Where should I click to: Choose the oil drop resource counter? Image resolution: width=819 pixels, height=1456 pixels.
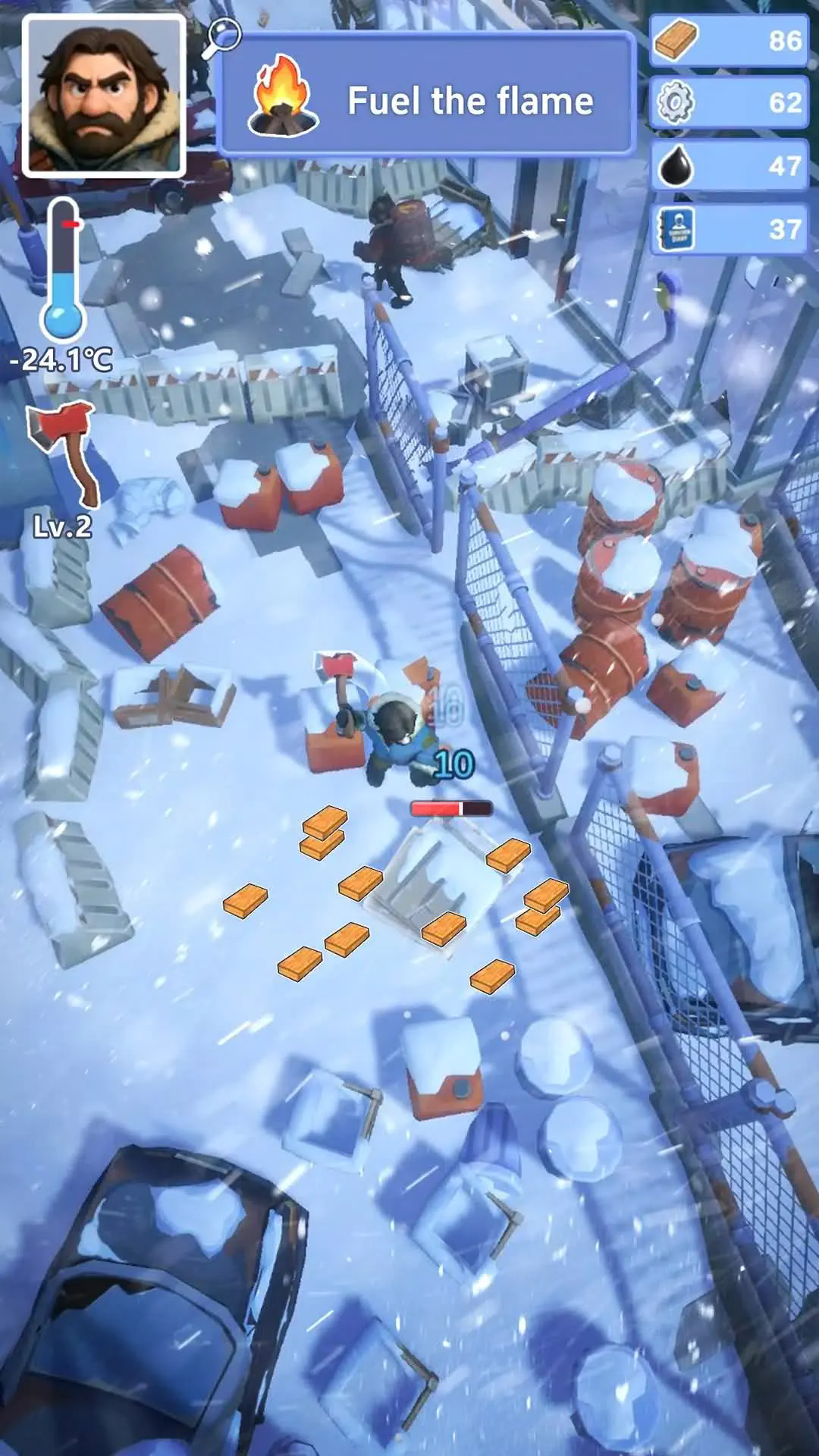tap(729, 165)
